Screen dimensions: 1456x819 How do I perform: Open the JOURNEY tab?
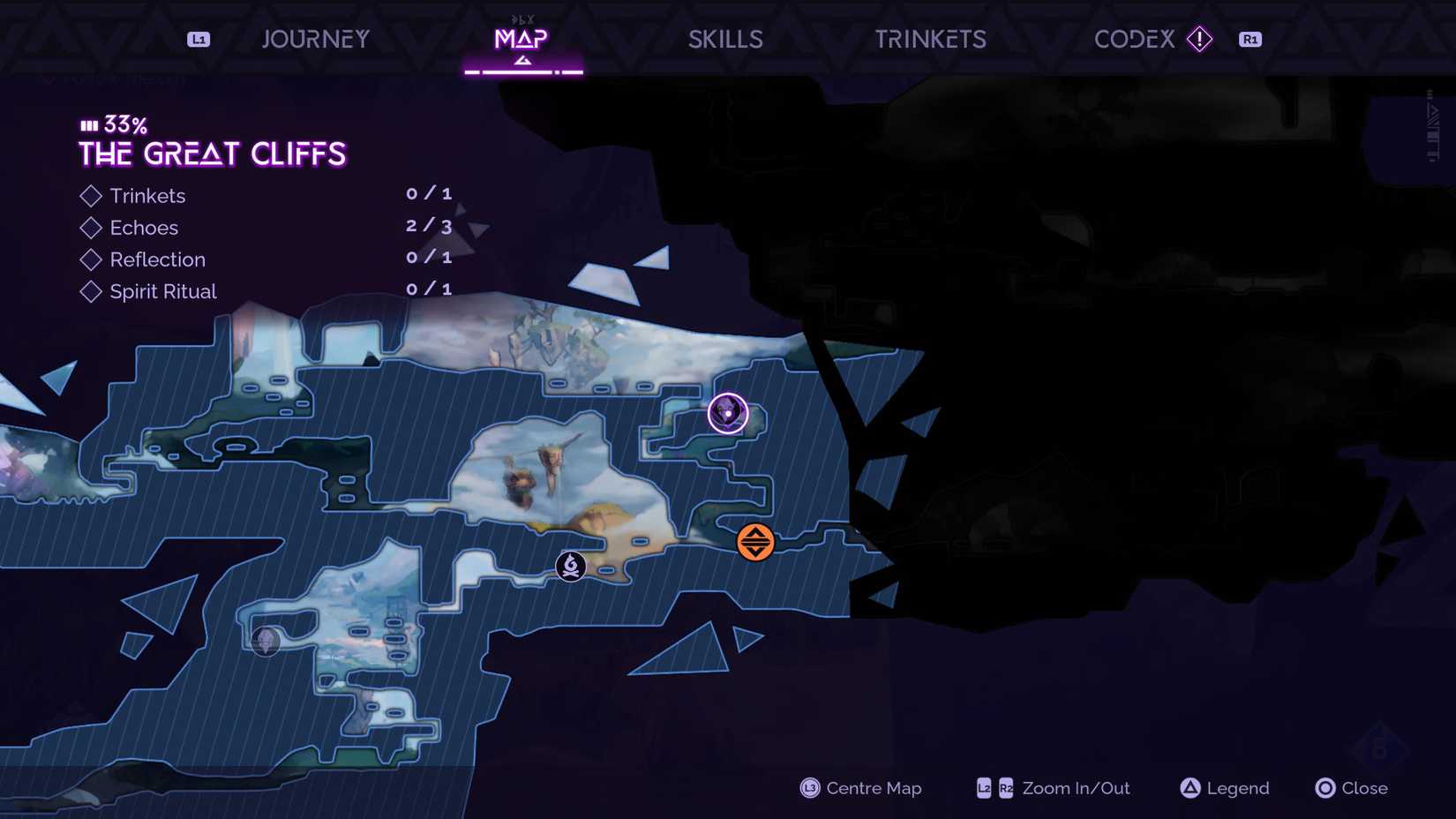315,39
